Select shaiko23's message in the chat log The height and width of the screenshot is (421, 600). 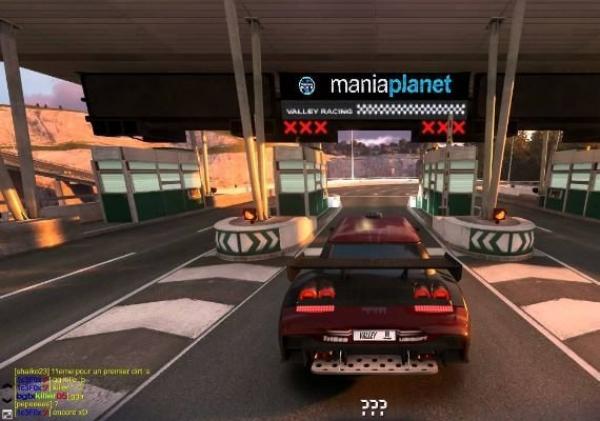[82, 371]
